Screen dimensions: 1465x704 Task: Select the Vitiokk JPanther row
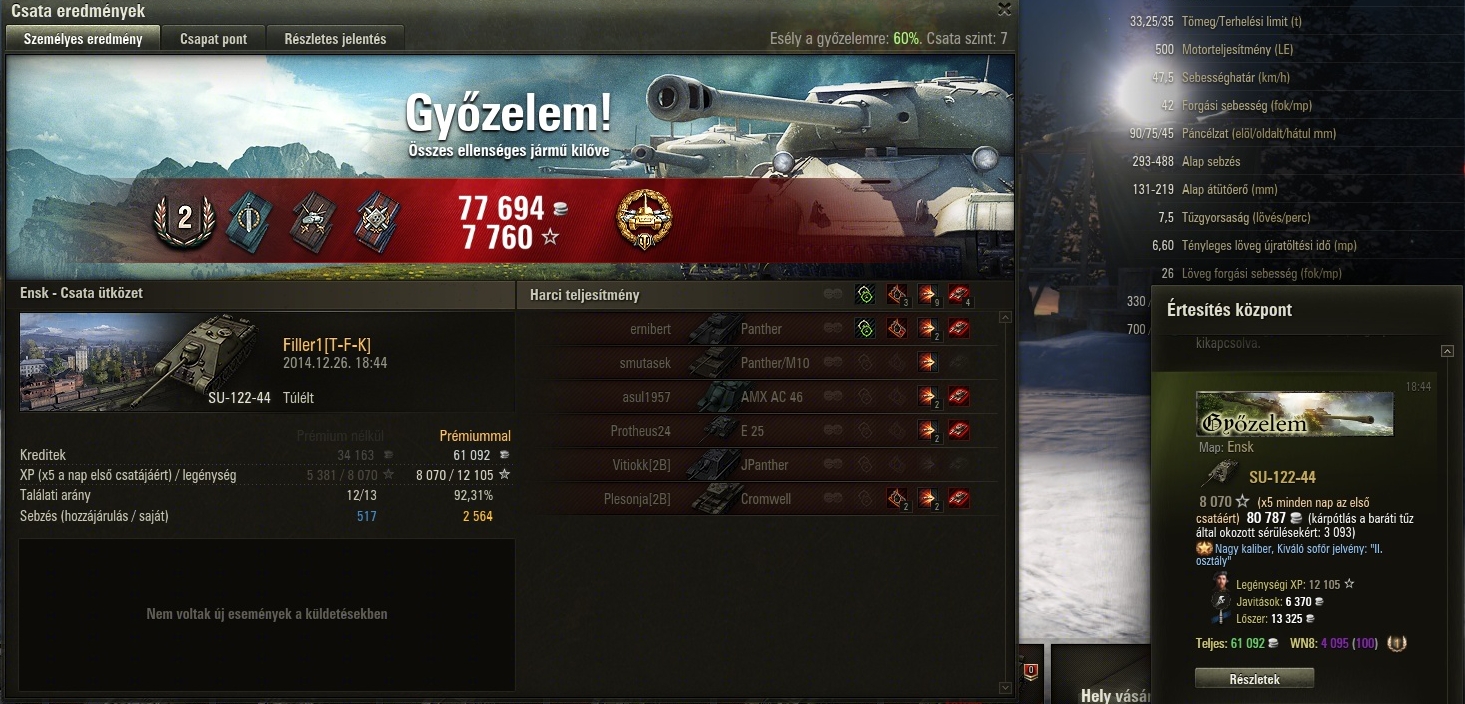[x=760, y=465]
